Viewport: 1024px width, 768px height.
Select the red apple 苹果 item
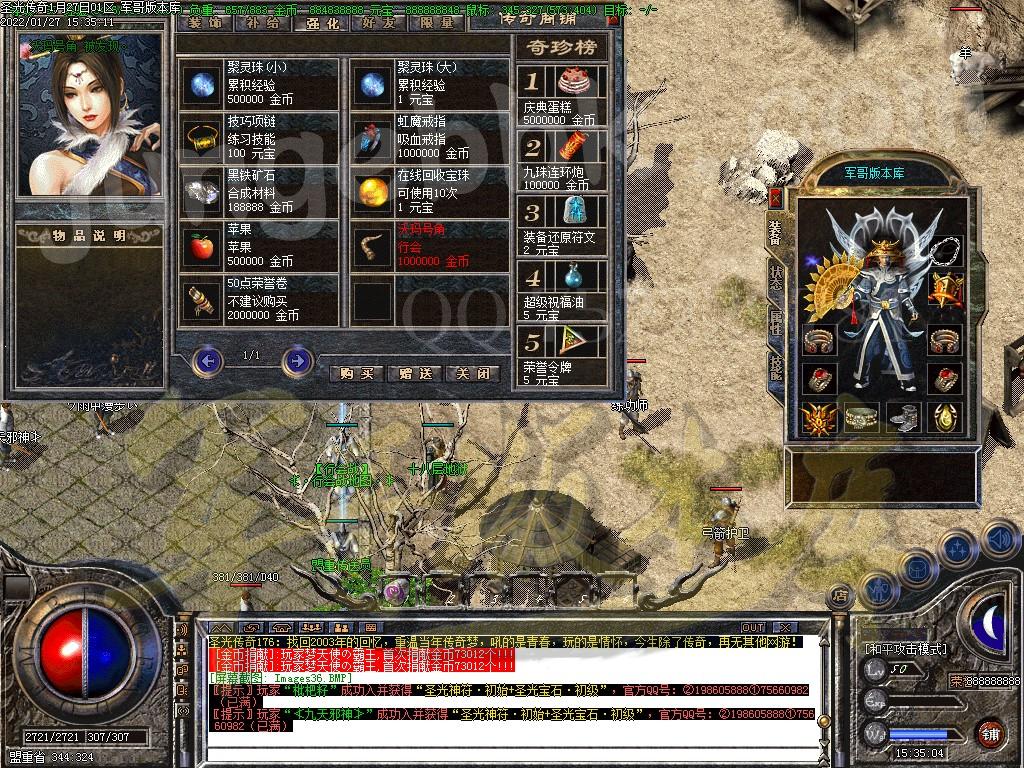[x=204, y=246]
